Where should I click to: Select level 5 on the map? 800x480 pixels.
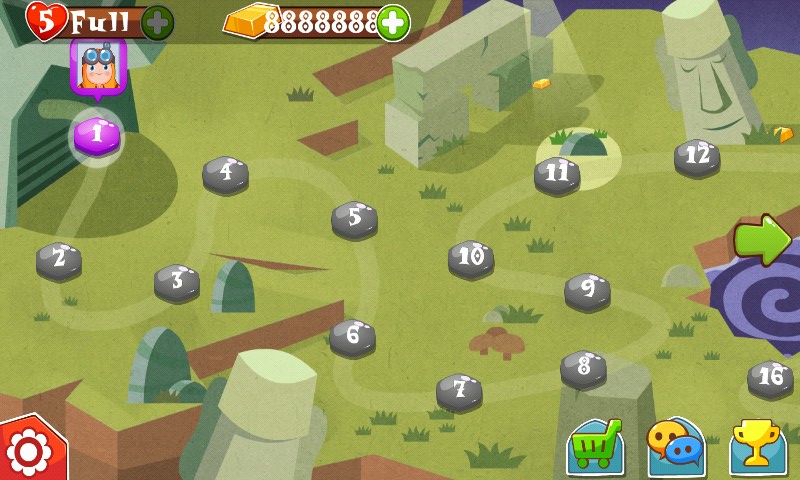(x=354, y=219)
